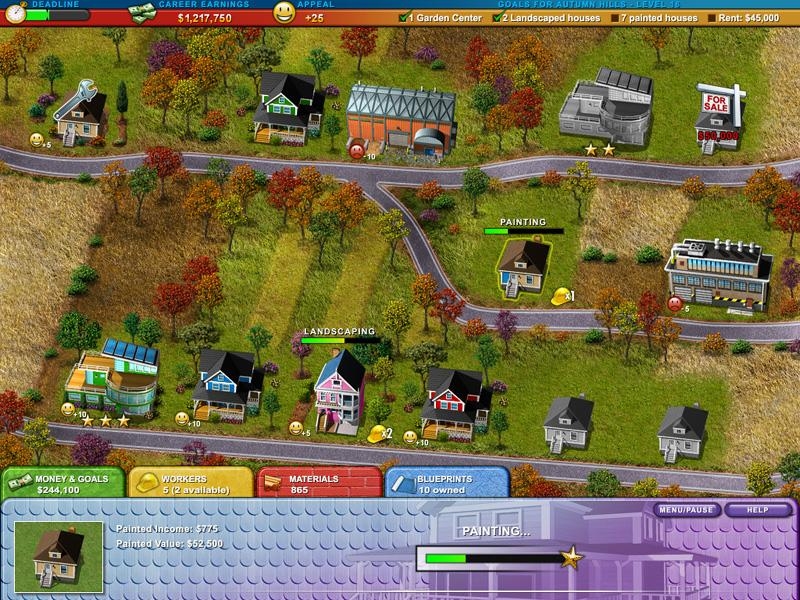Click the Help button
The image size is (800, 600).
coord(758,510)
